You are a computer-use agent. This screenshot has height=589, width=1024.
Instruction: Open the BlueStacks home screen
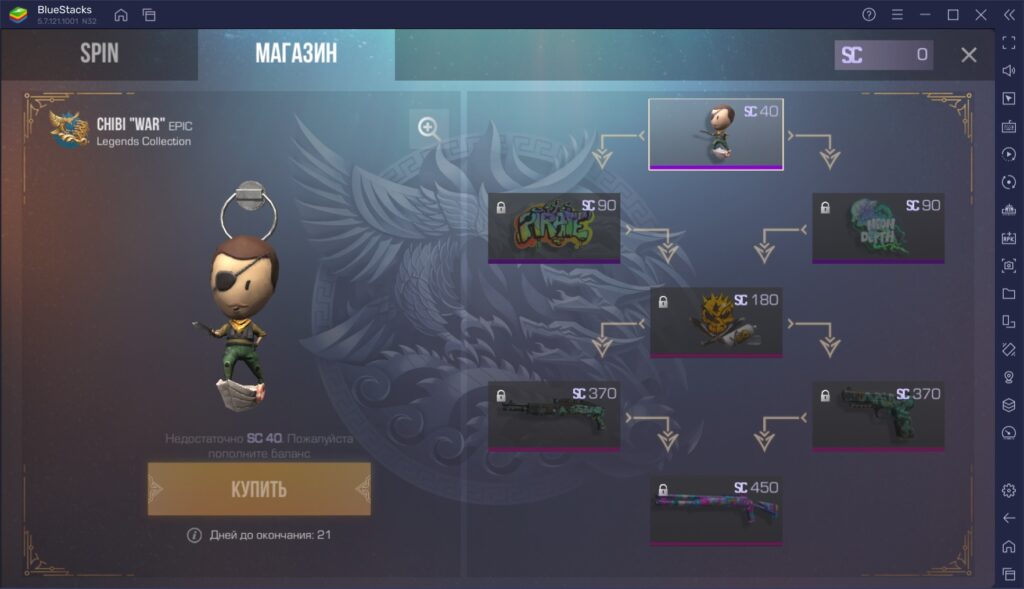[x=121, y=15]
